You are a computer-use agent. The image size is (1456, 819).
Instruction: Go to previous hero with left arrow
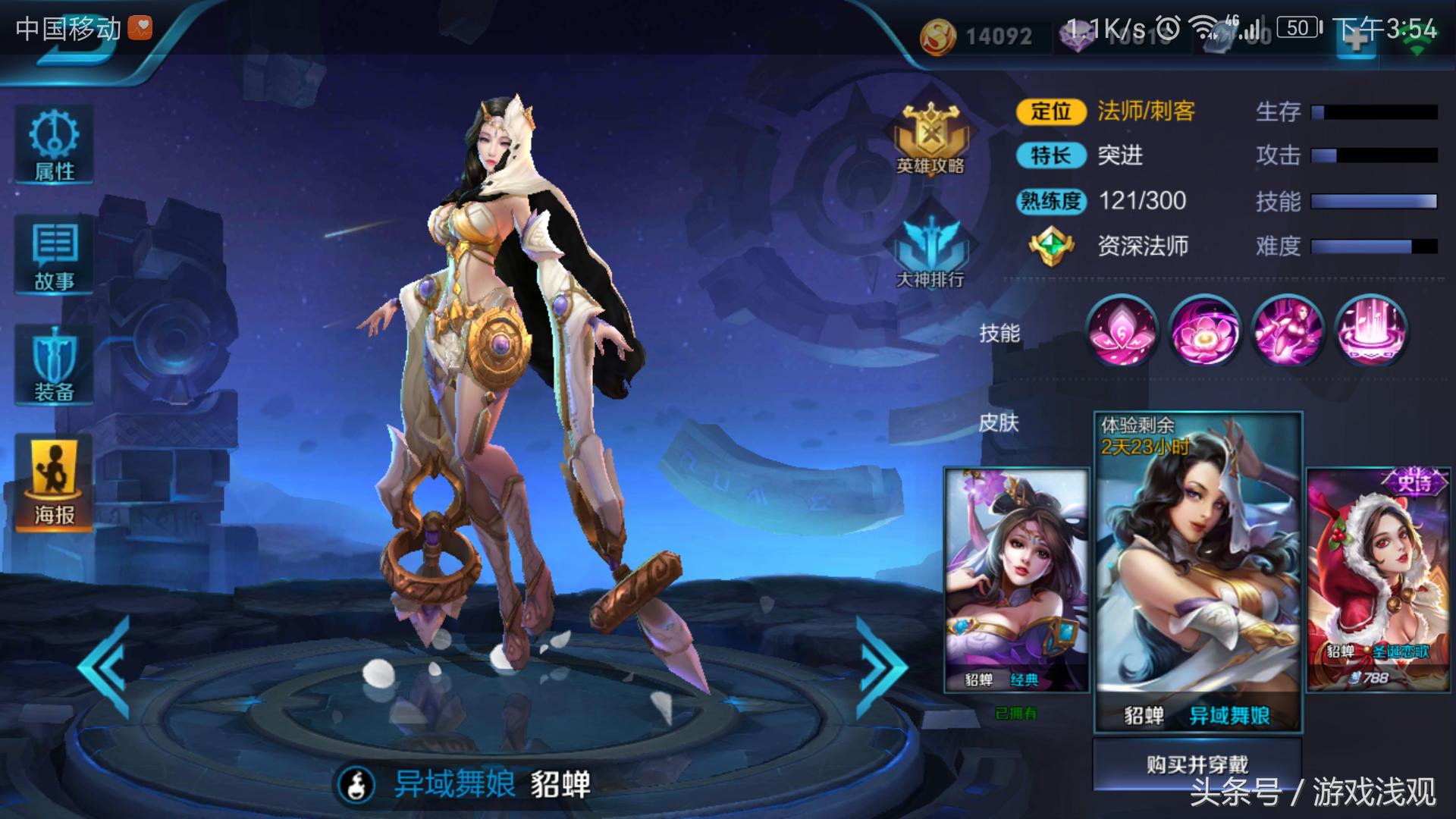coord(105,667)
